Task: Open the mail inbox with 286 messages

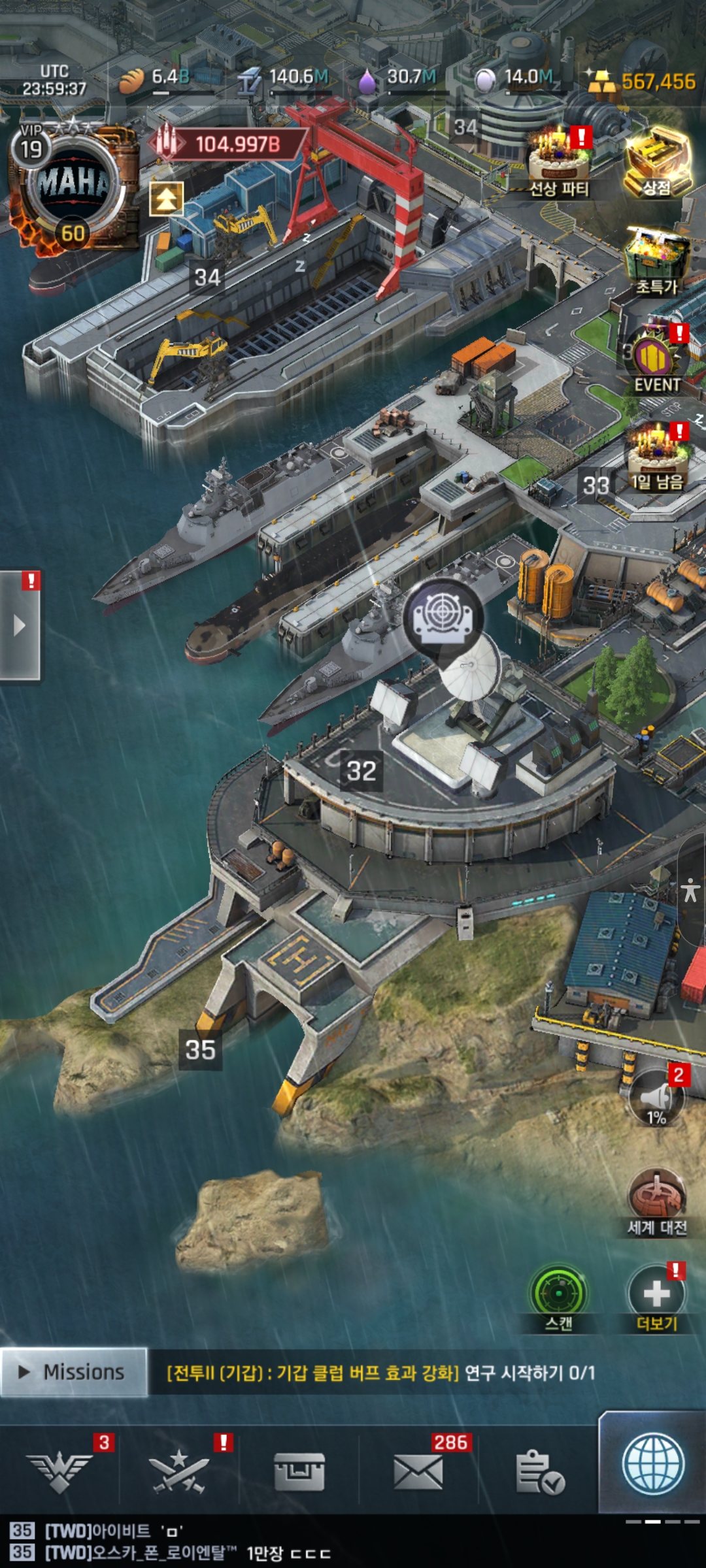Action: pos(418,1471)
